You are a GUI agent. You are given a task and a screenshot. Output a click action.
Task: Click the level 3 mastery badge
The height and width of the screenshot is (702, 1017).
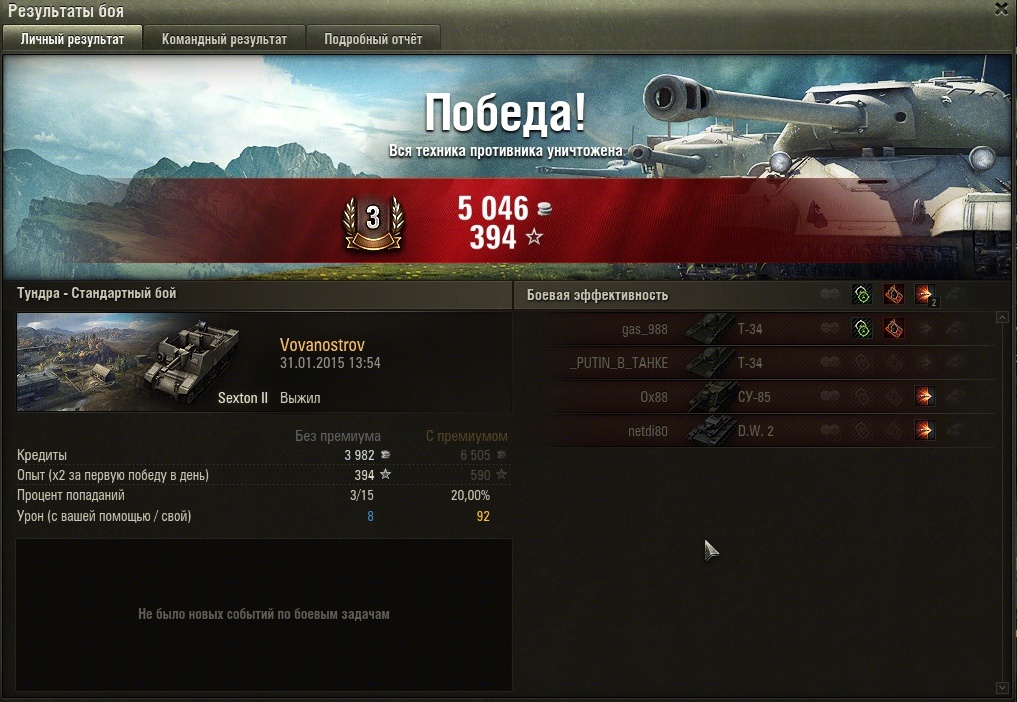click(373, 219)
